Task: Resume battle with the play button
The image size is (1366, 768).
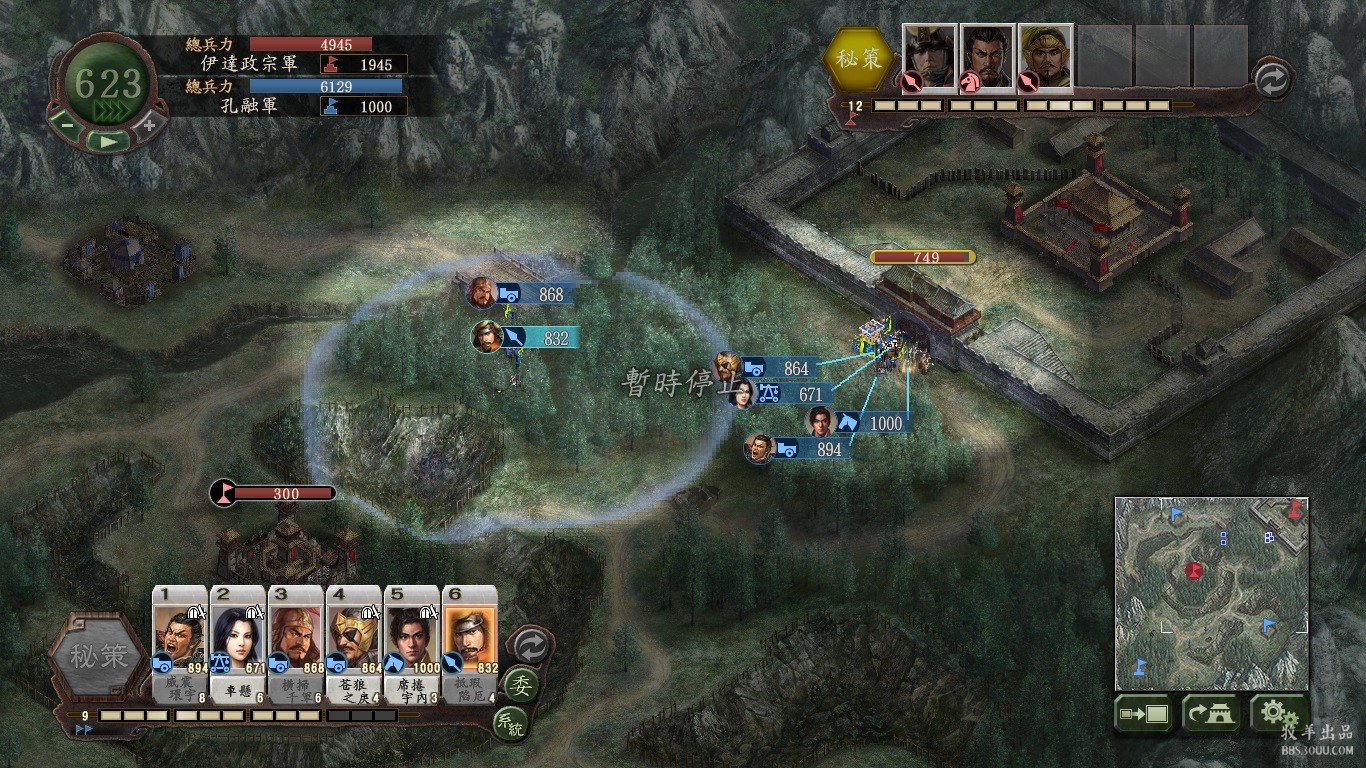Action: coord(107,141)
